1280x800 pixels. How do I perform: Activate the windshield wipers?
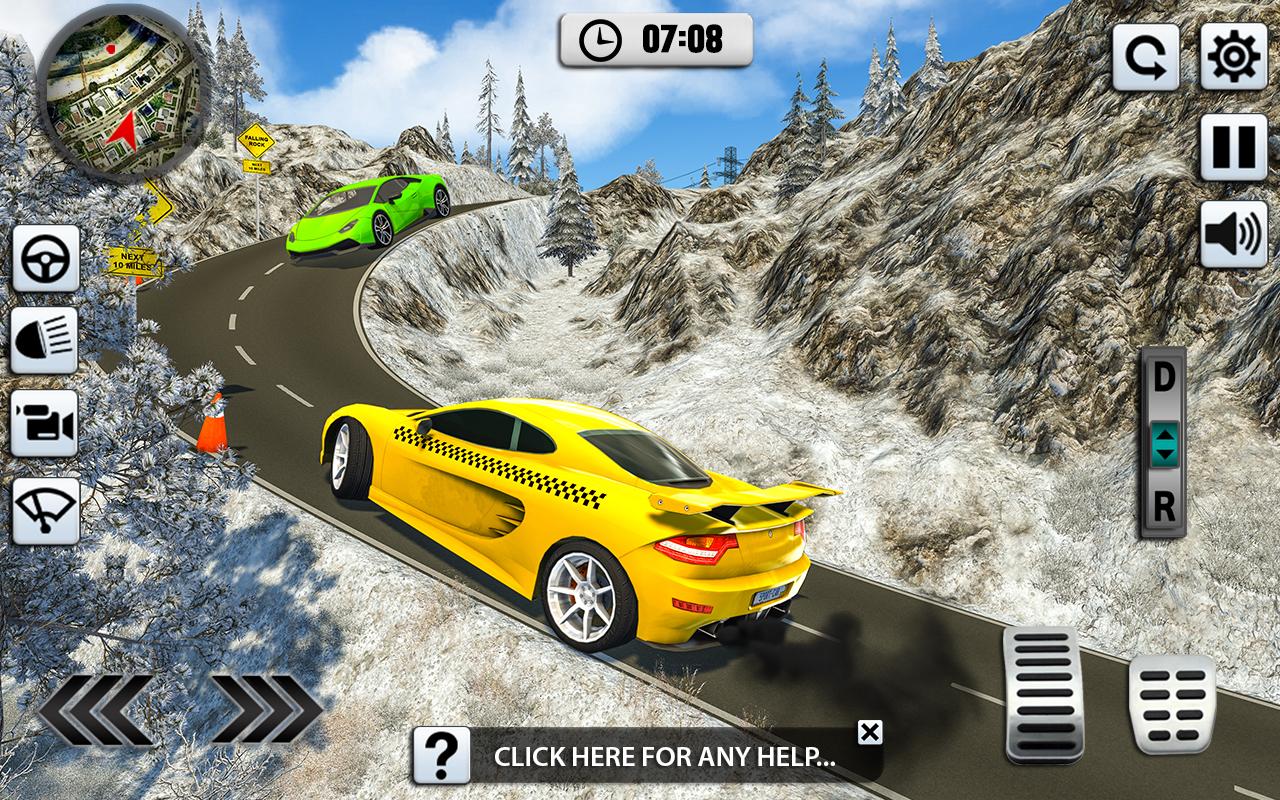(x=46, y=511)
